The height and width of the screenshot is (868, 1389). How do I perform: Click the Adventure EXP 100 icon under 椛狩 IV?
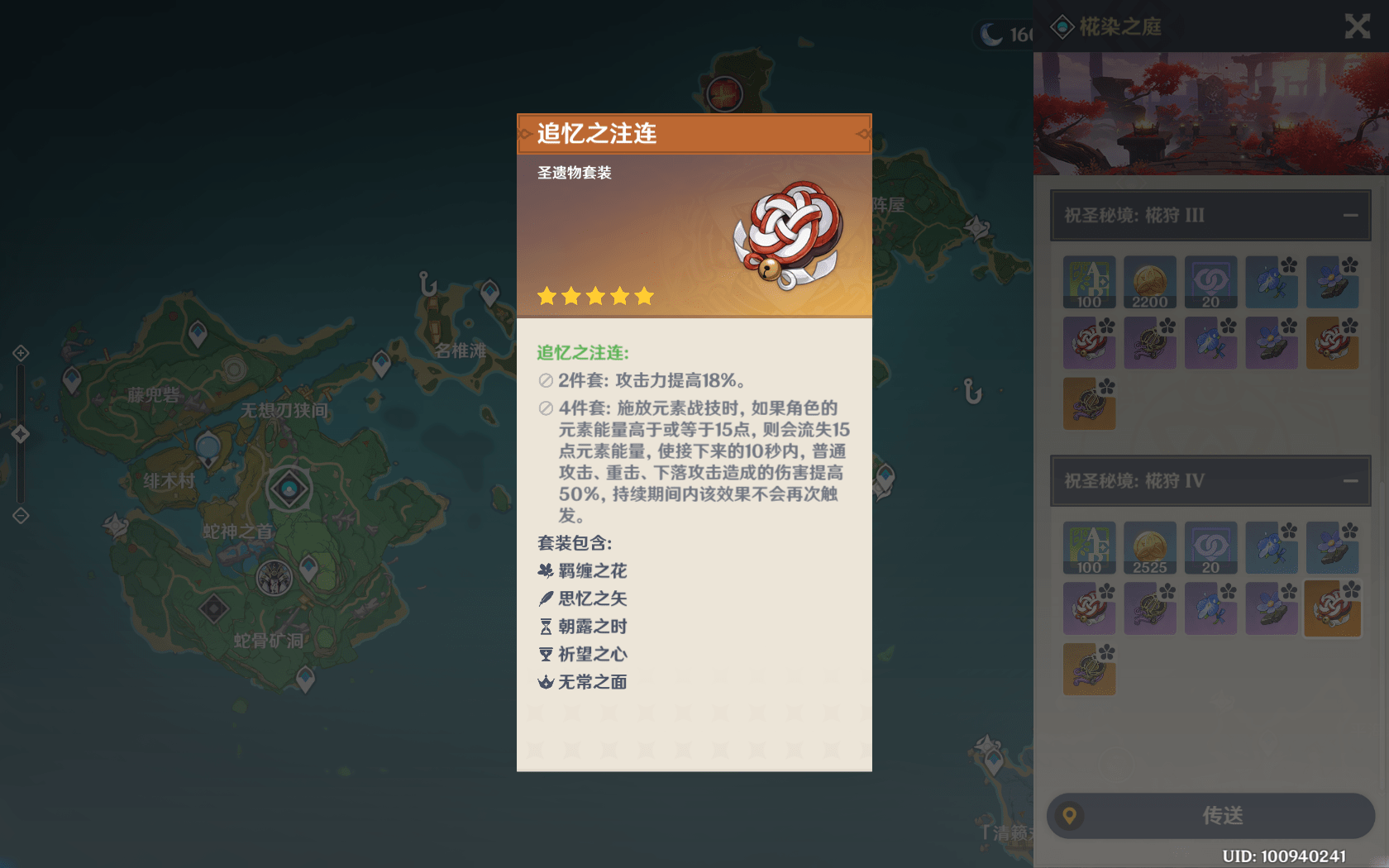(x=1089, y=548)
